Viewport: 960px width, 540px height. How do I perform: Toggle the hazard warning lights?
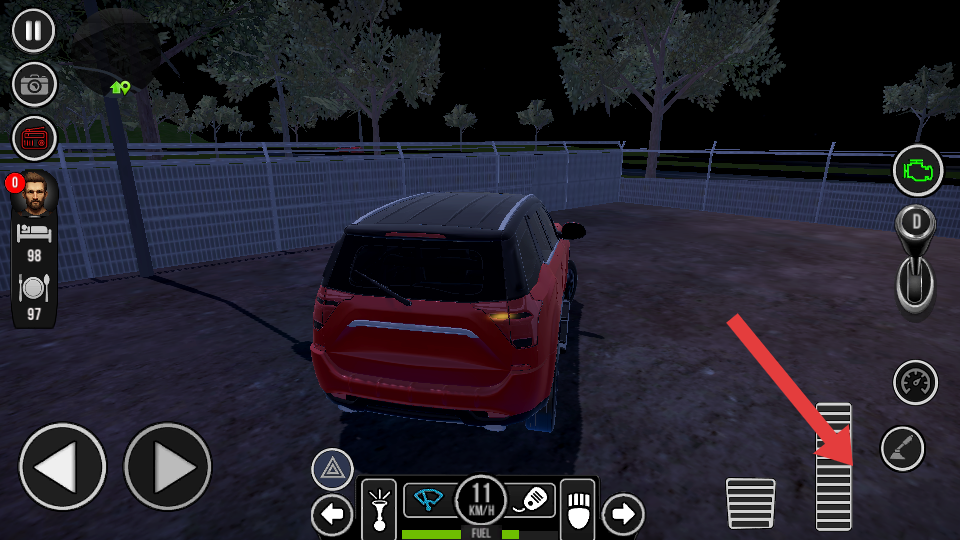(x=332, y=469)
